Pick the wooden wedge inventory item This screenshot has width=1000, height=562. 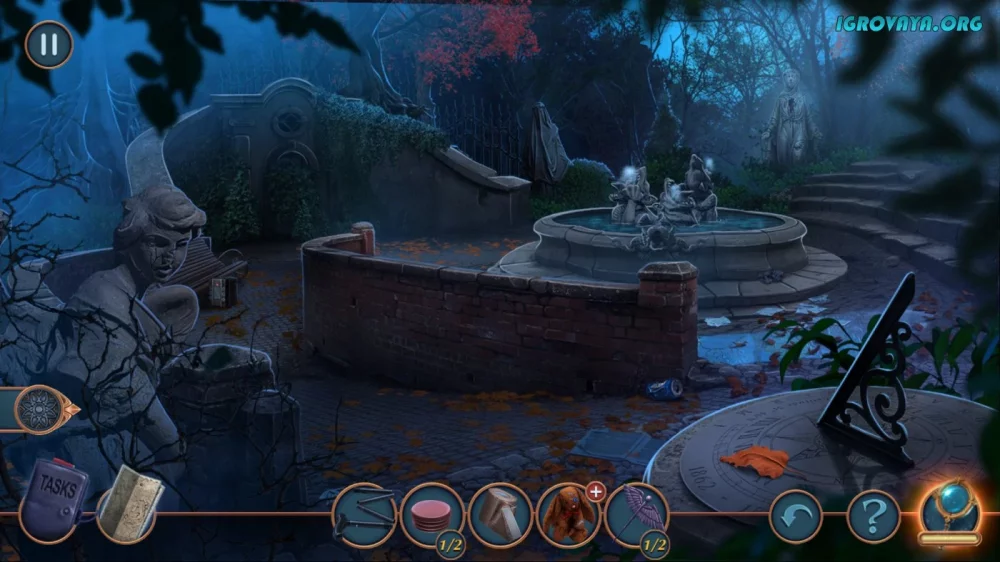pos(500,515)
